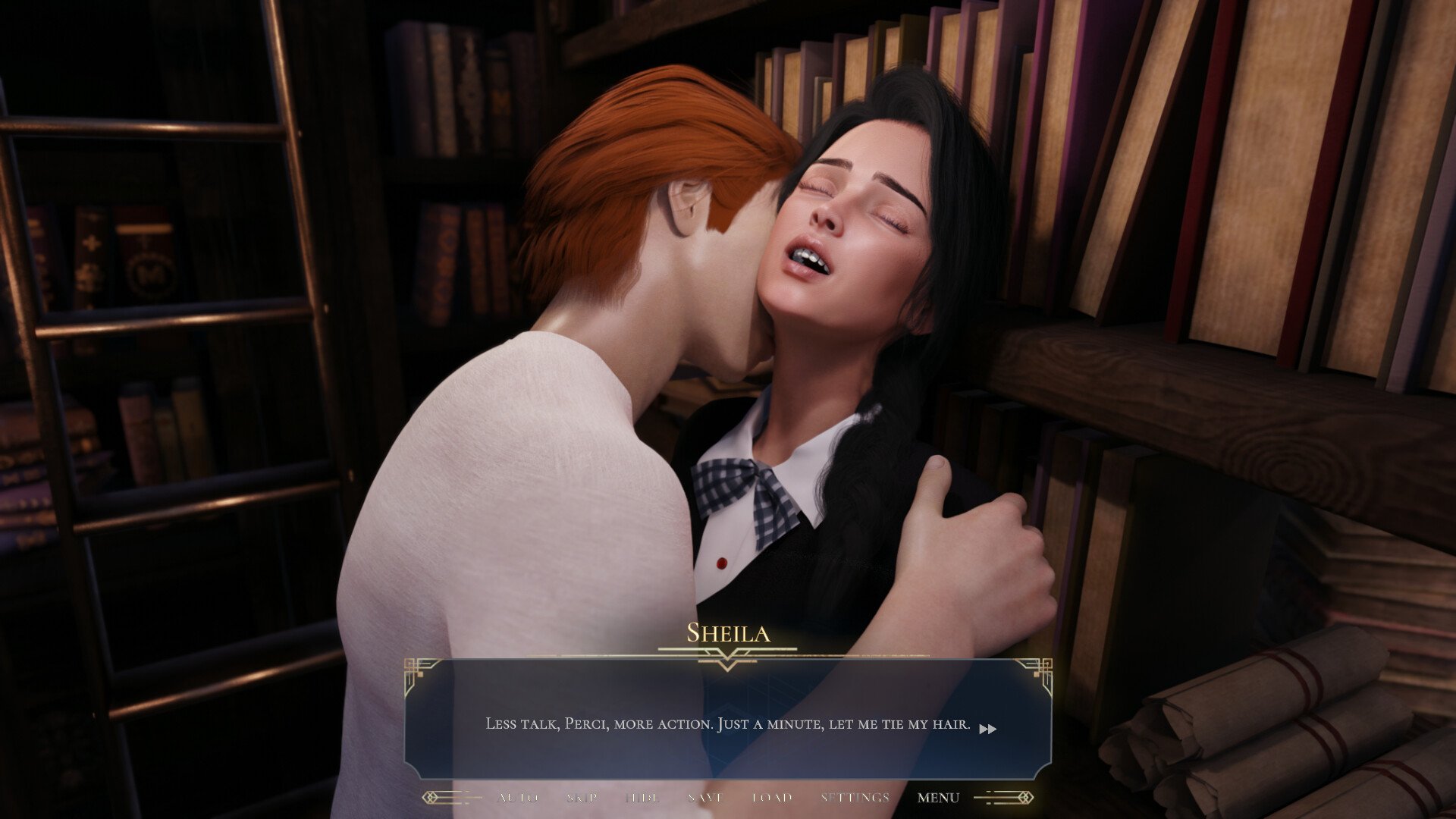Open the main Menu

(x=938, y=798)
